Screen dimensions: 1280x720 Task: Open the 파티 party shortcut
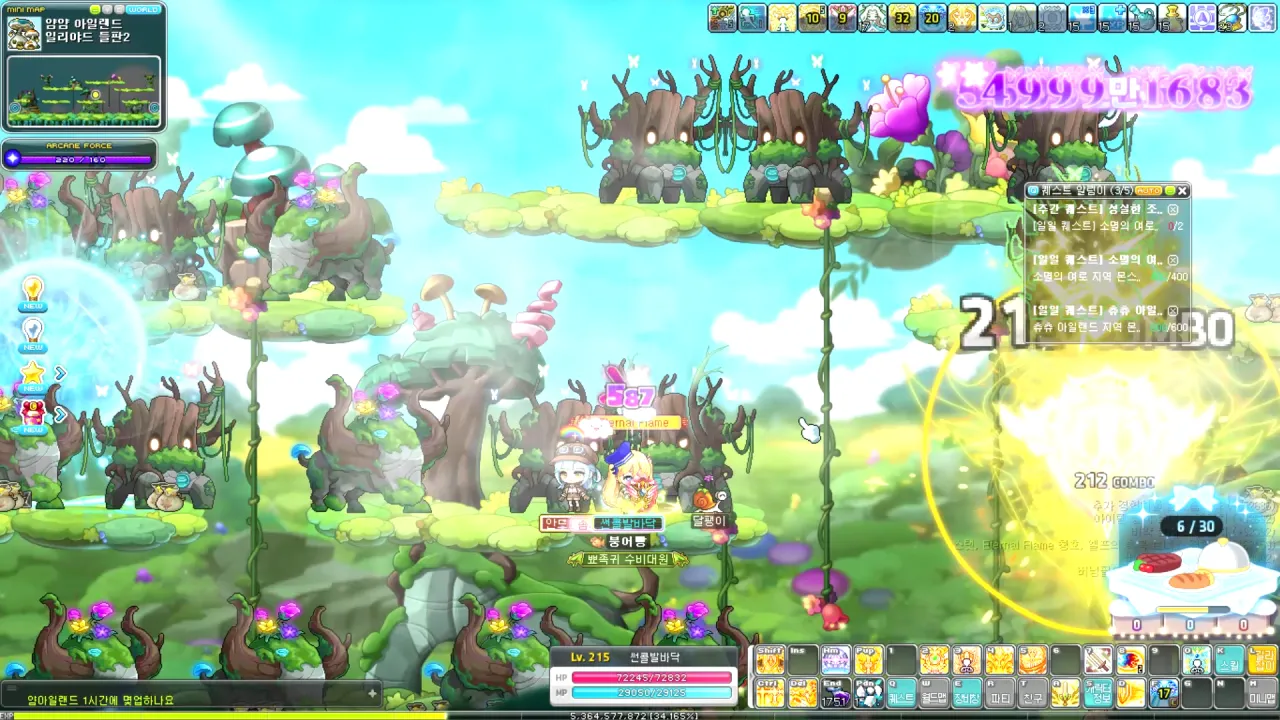999,691
